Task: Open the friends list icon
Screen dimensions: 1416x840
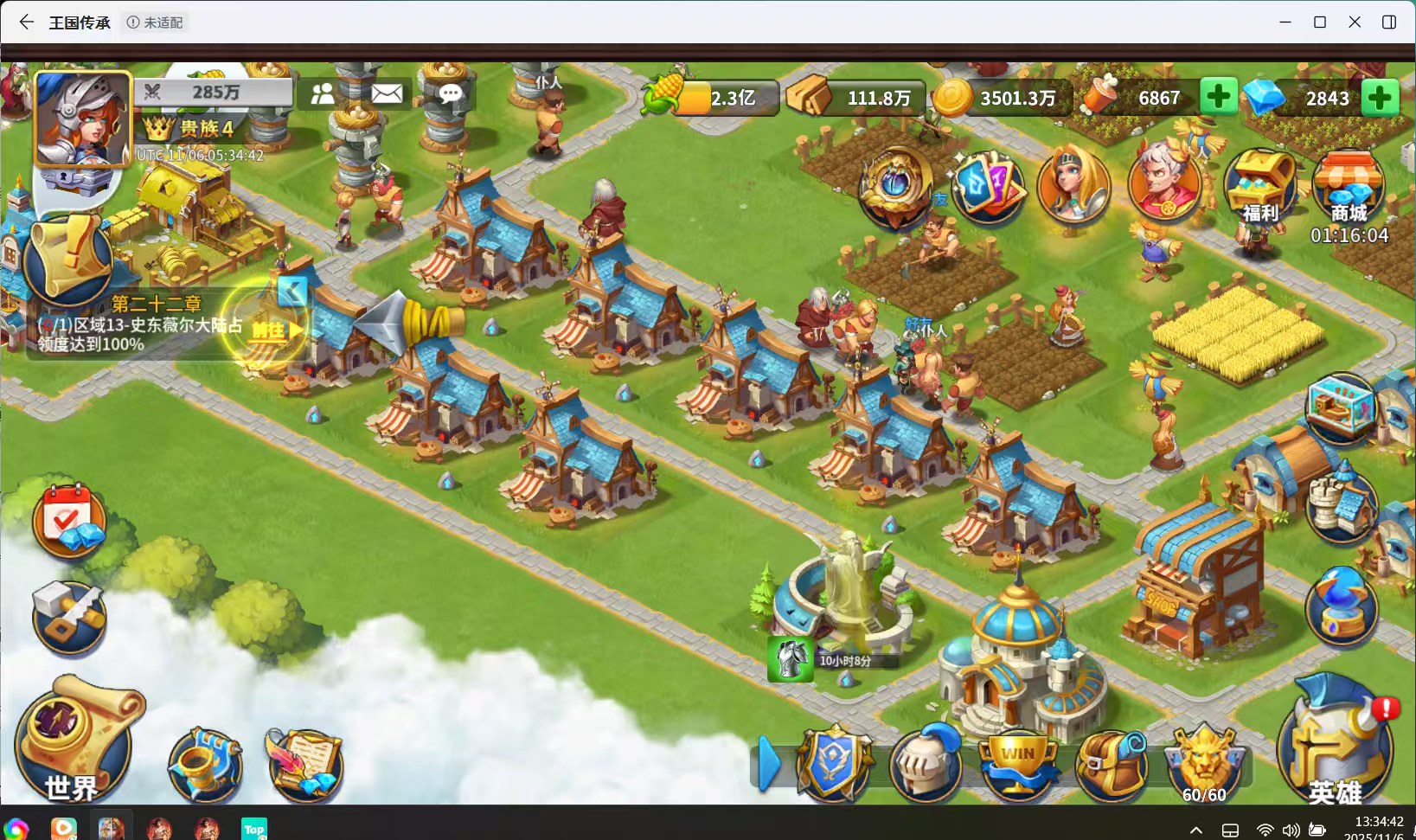Action: click(x=324, y=93)
